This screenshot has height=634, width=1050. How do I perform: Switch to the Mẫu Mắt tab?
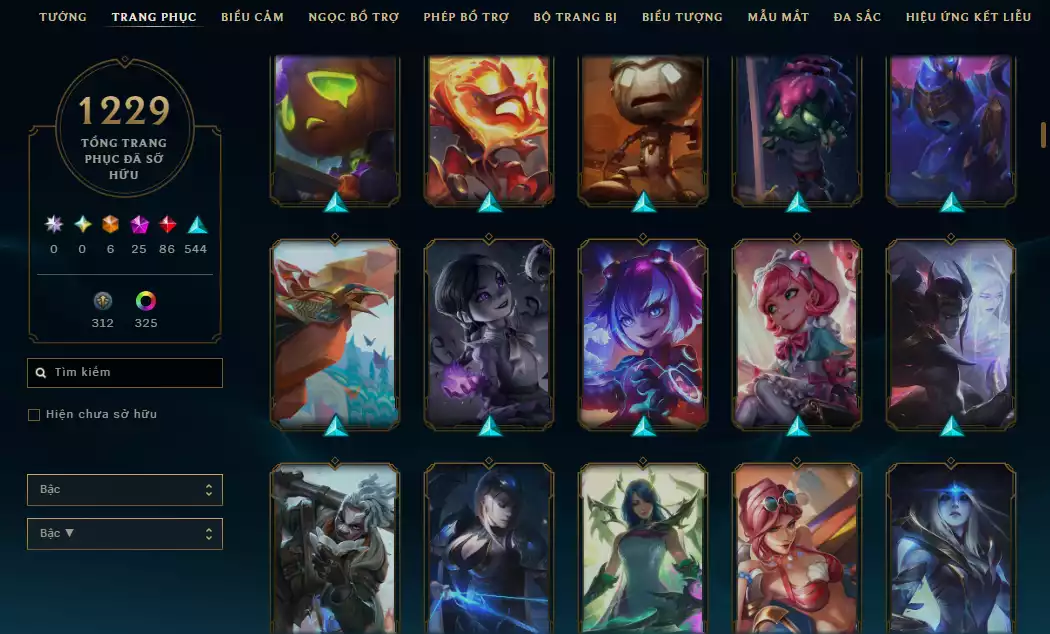pyautogui.click(x=778, y=17)
